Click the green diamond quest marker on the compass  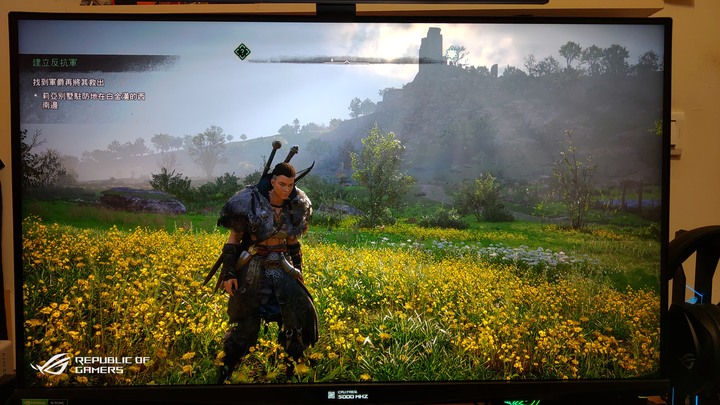tap(242, 51)
